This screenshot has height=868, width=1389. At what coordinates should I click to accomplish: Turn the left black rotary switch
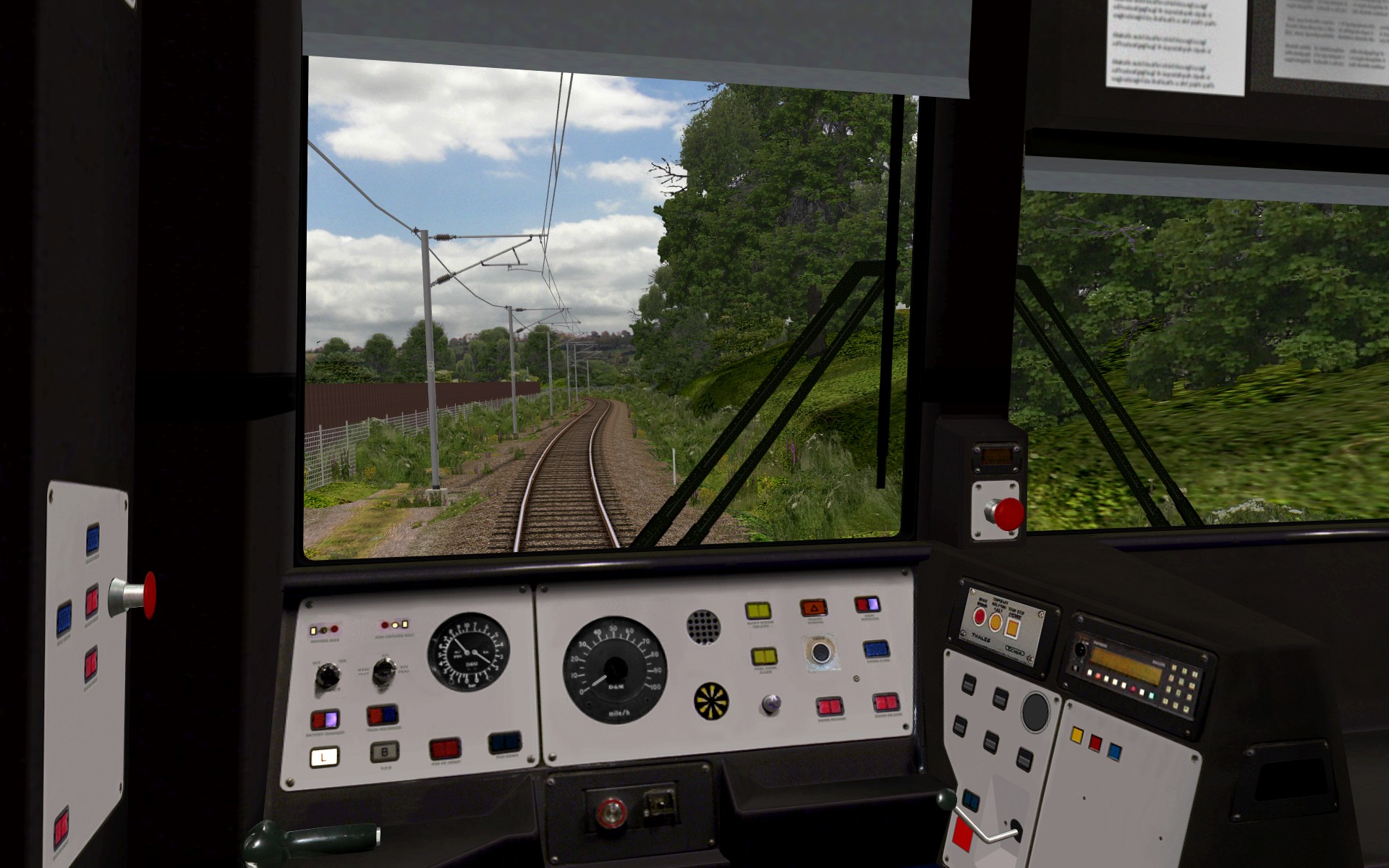click(328, 676)
